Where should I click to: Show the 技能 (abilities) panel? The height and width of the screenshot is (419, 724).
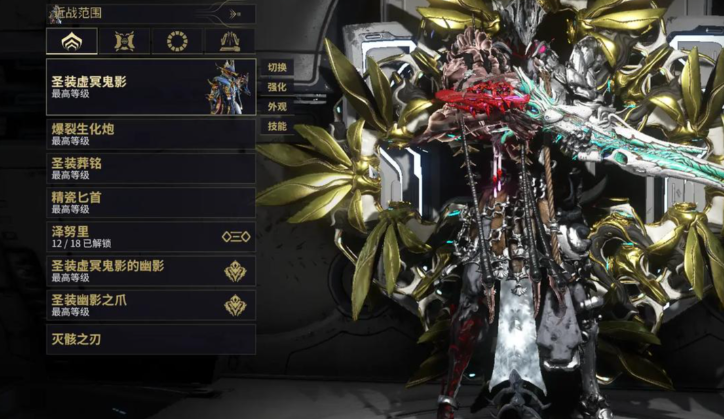point(277,127)
